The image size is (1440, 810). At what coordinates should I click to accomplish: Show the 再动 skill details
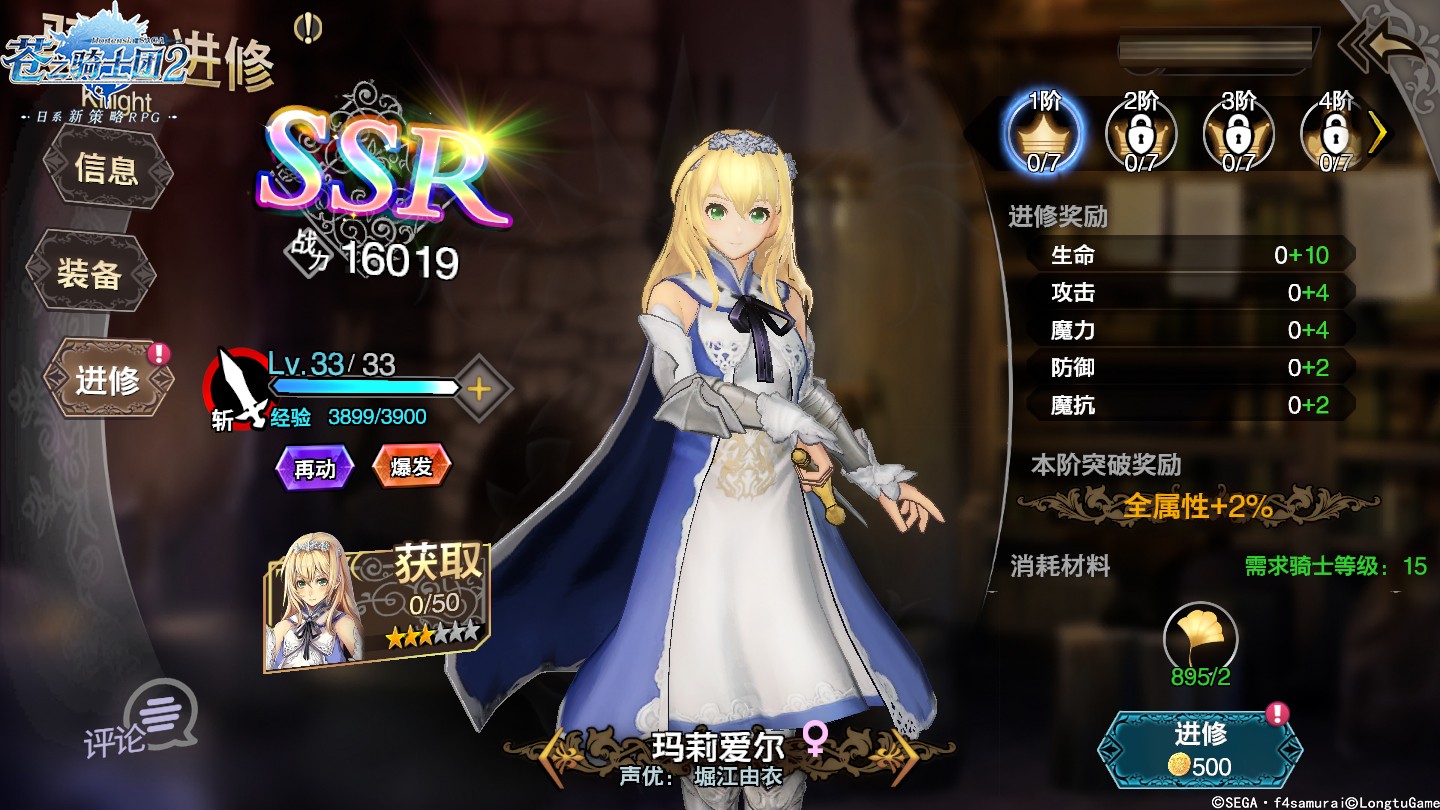[315, 467]
